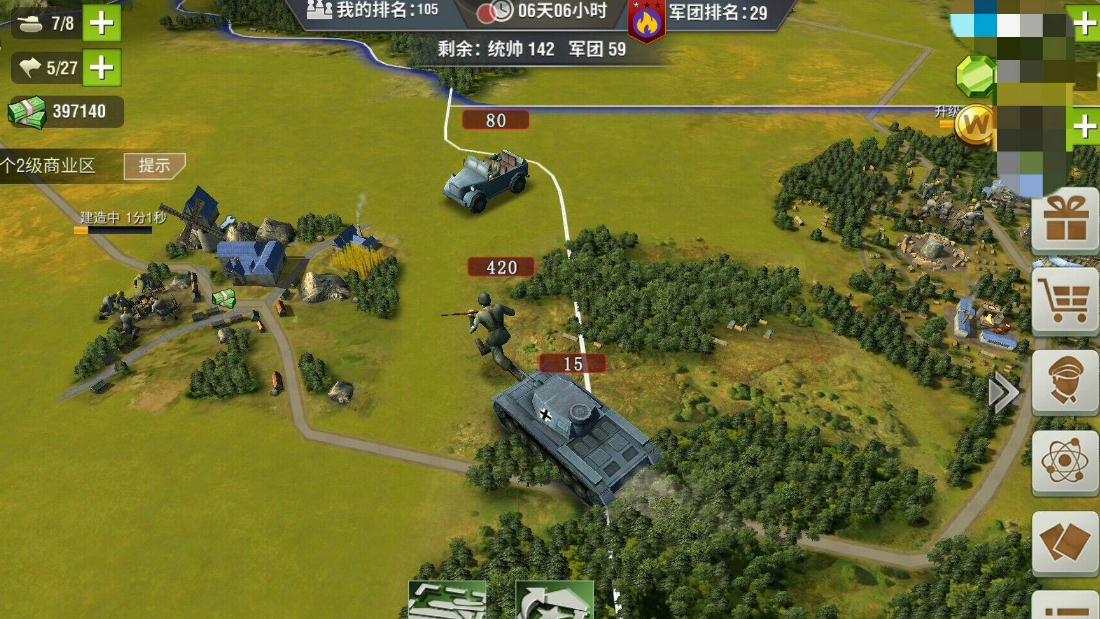The width and height of the screenshot is (1100, 619).
Task: Expand the side menu with double arrow
Action: (x=1003, y=393)
